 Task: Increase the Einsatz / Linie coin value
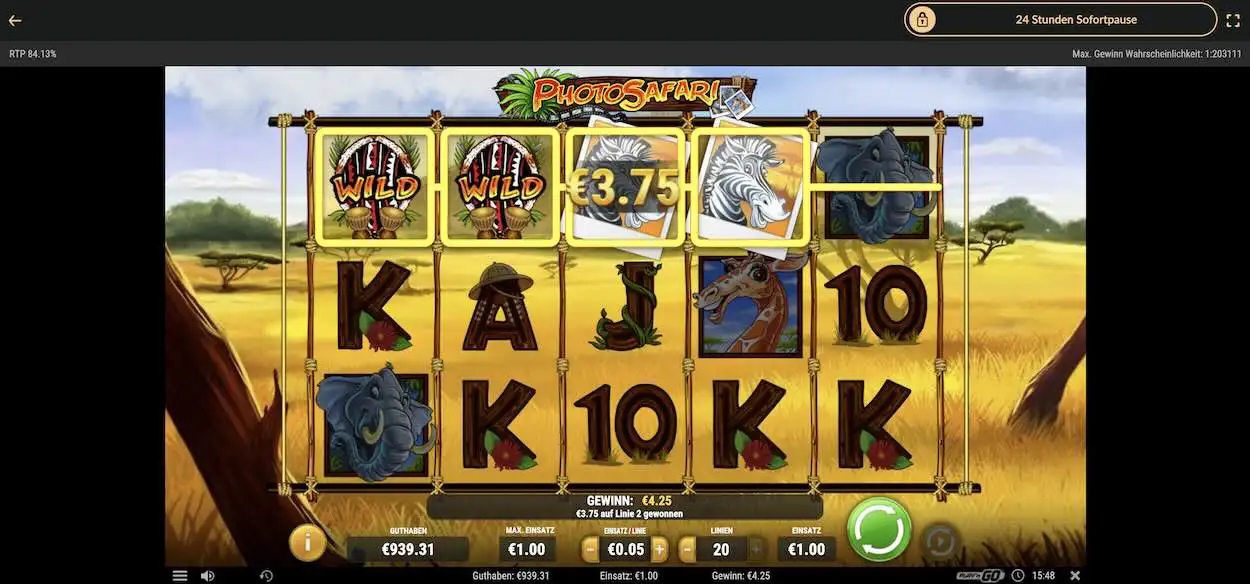(x=659, y=549)
